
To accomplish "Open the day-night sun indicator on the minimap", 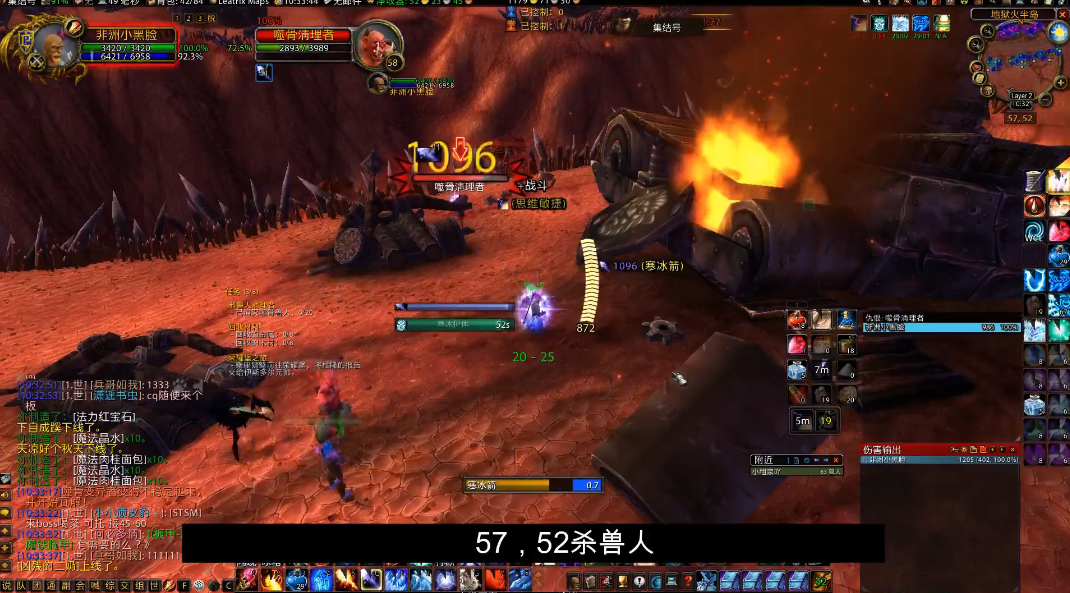I will pos(1058,32).
